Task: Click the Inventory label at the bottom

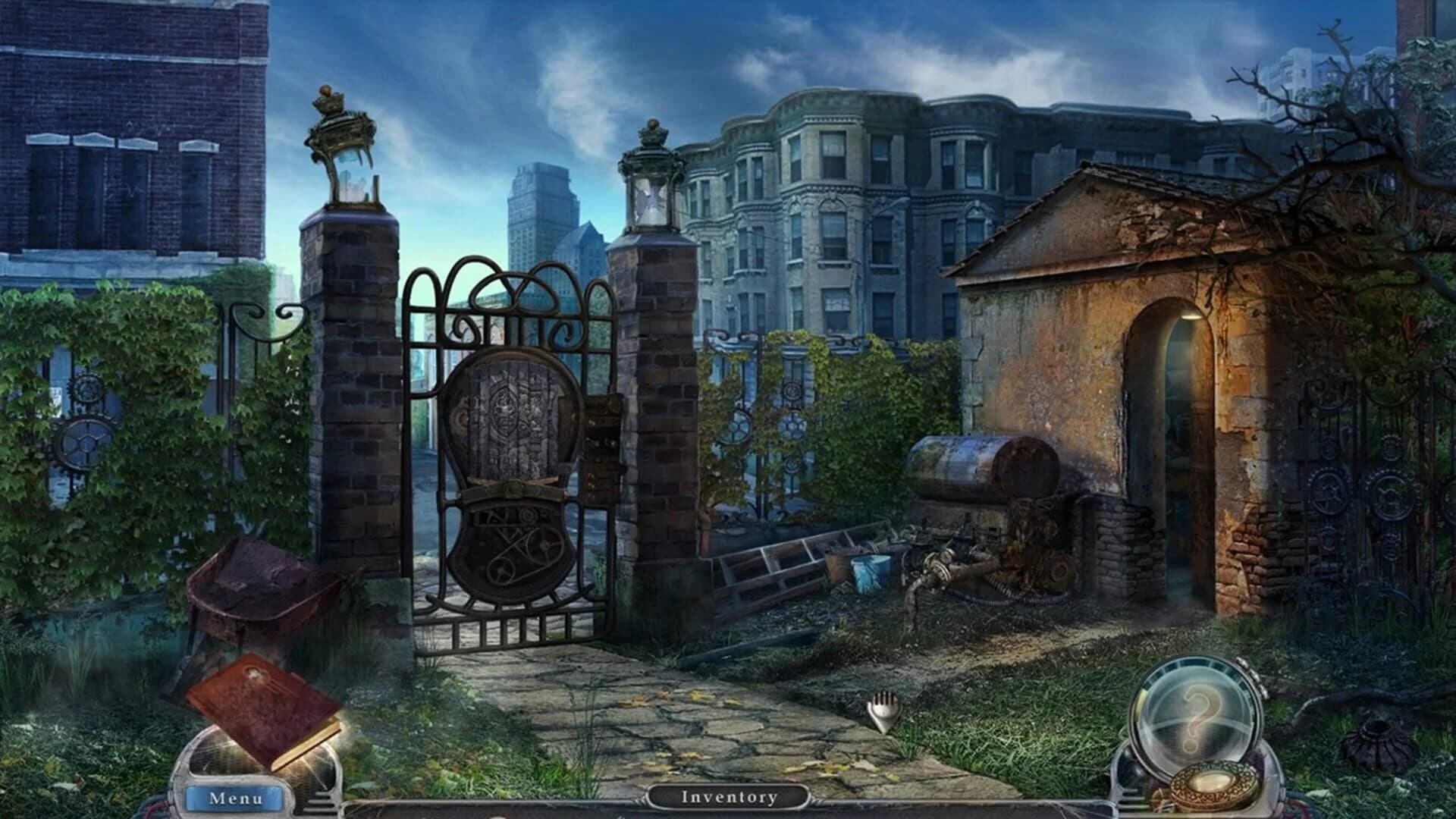Action: coord(728,797)
